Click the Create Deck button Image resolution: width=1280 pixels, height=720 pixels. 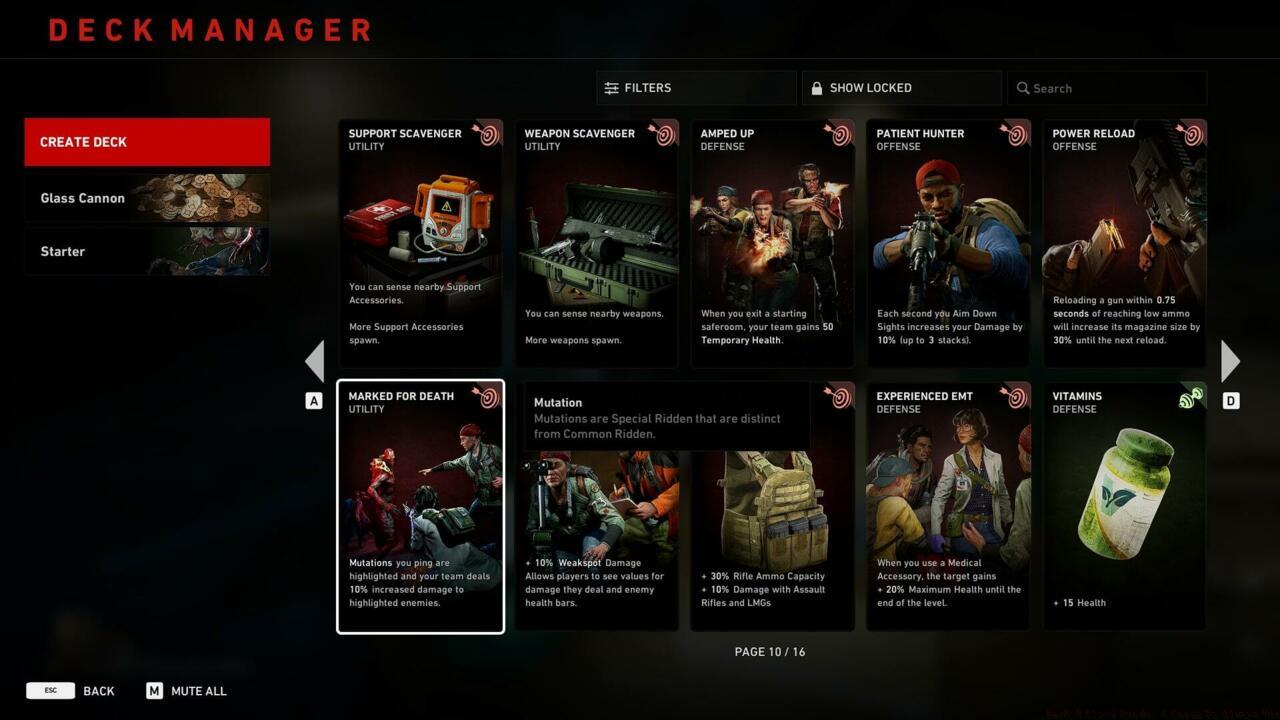tap(147, 142)
